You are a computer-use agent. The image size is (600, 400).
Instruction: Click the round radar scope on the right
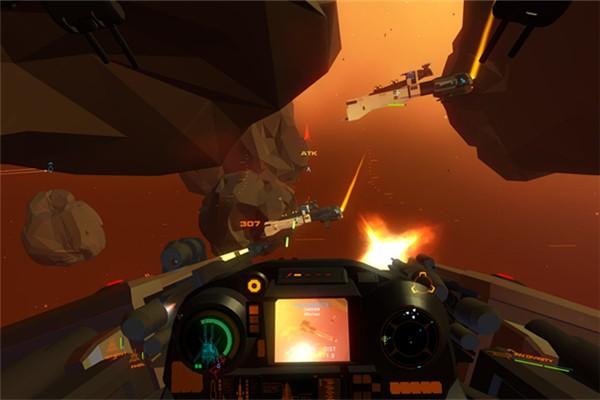point(411,336)
